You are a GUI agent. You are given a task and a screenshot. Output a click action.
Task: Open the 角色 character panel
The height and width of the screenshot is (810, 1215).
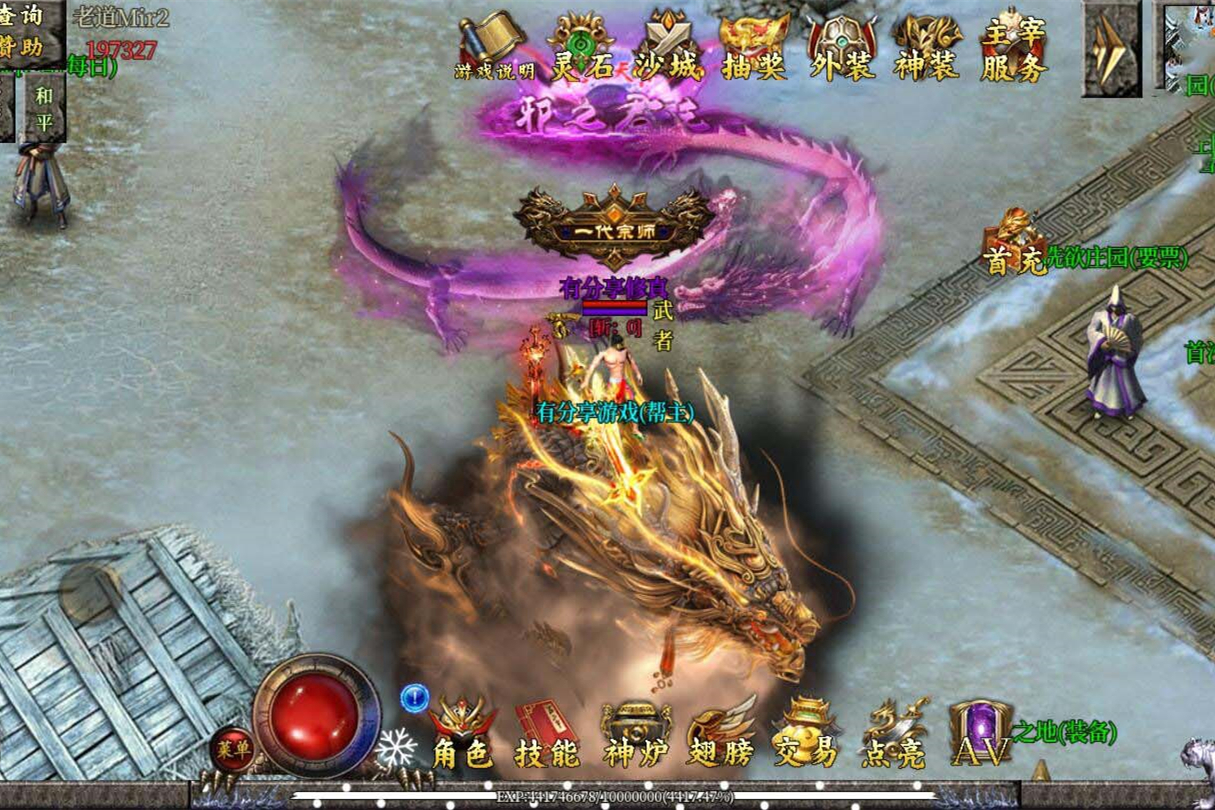(x=461, y=735)
